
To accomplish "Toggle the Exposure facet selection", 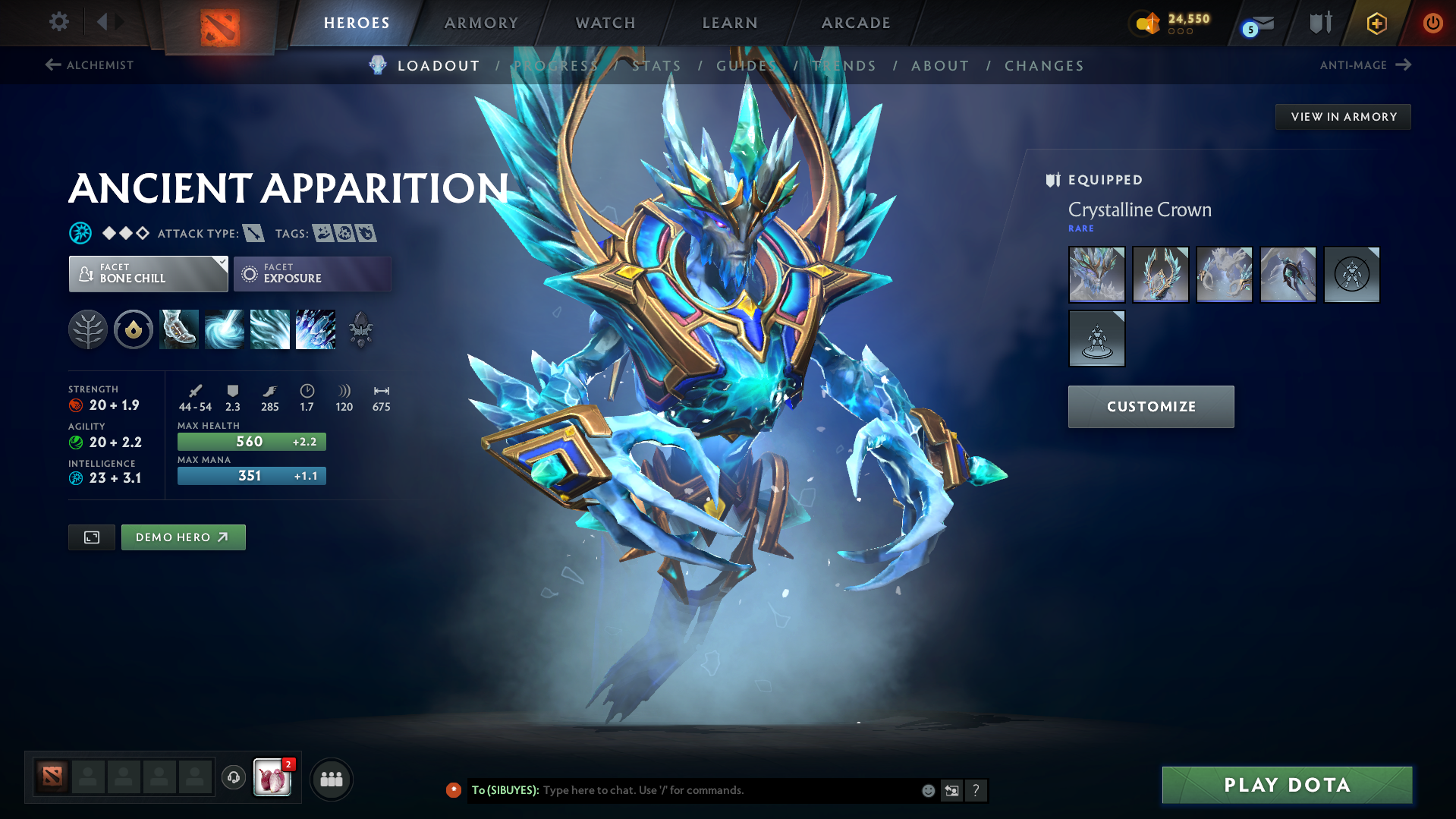I will click(312, 273).
